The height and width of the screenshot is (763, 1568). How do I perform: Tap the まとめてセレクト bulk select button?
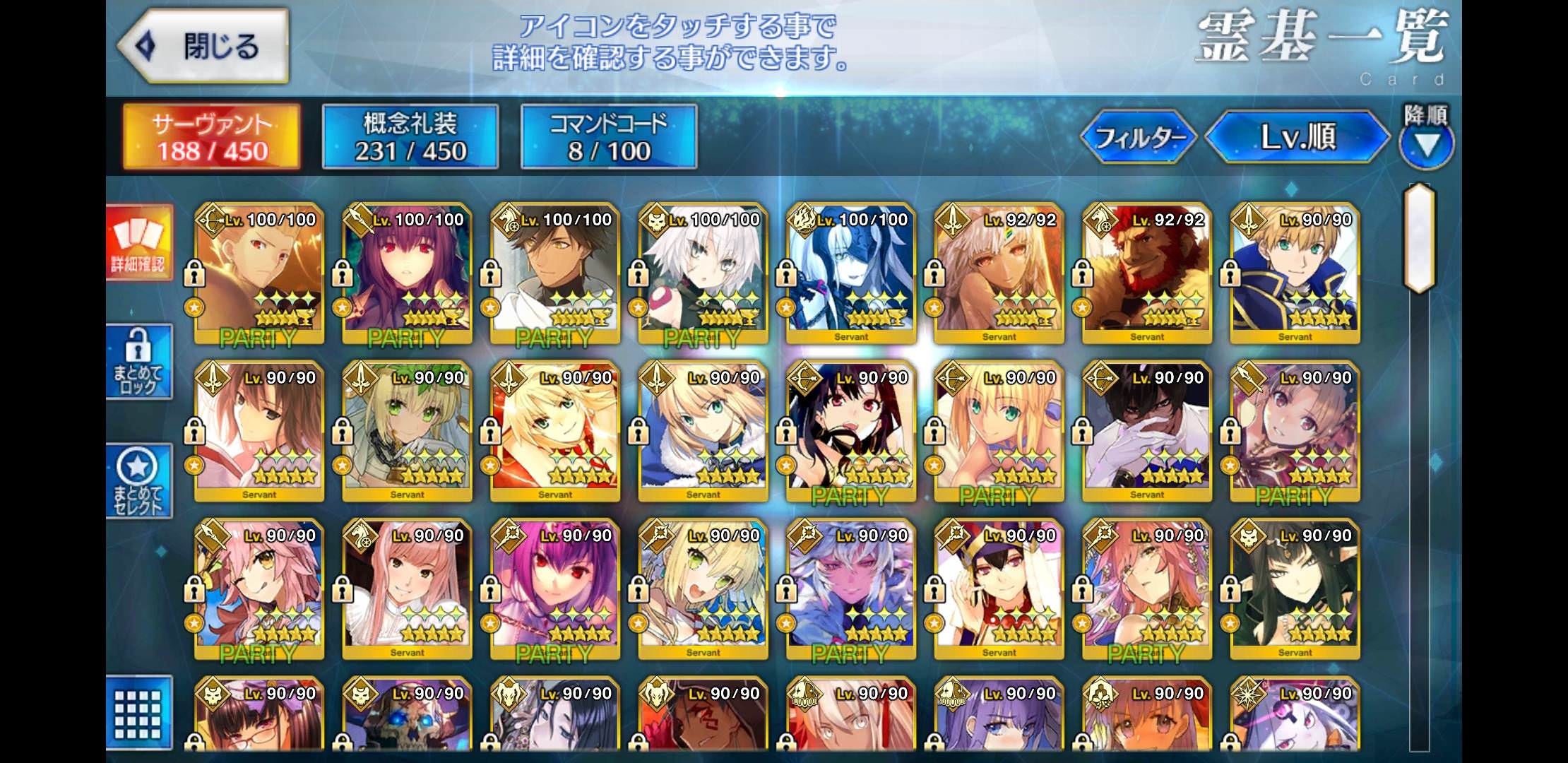click(138, 480)
